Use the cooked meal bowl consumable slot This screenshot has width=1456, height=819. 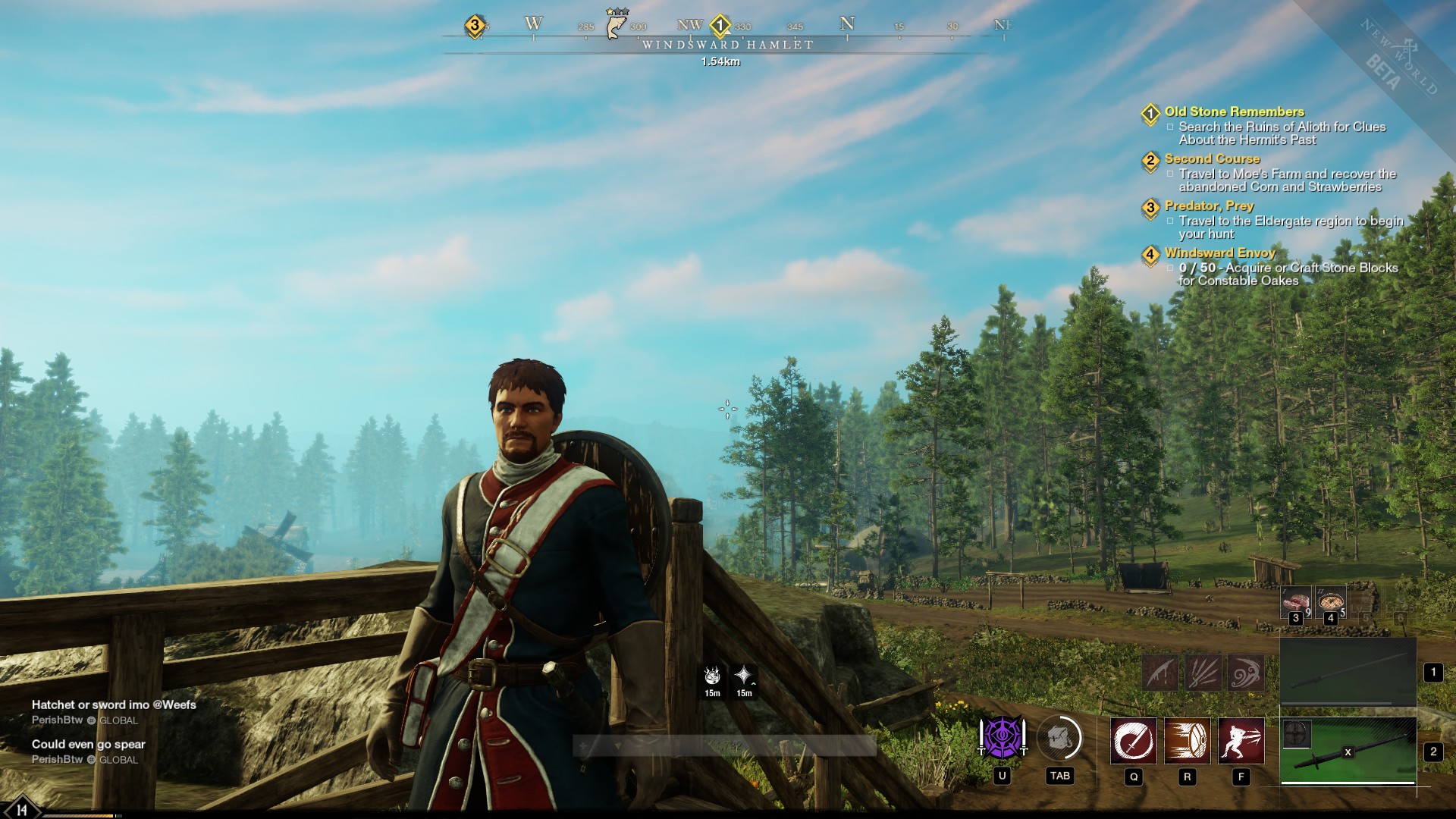tap(1331, 601)
